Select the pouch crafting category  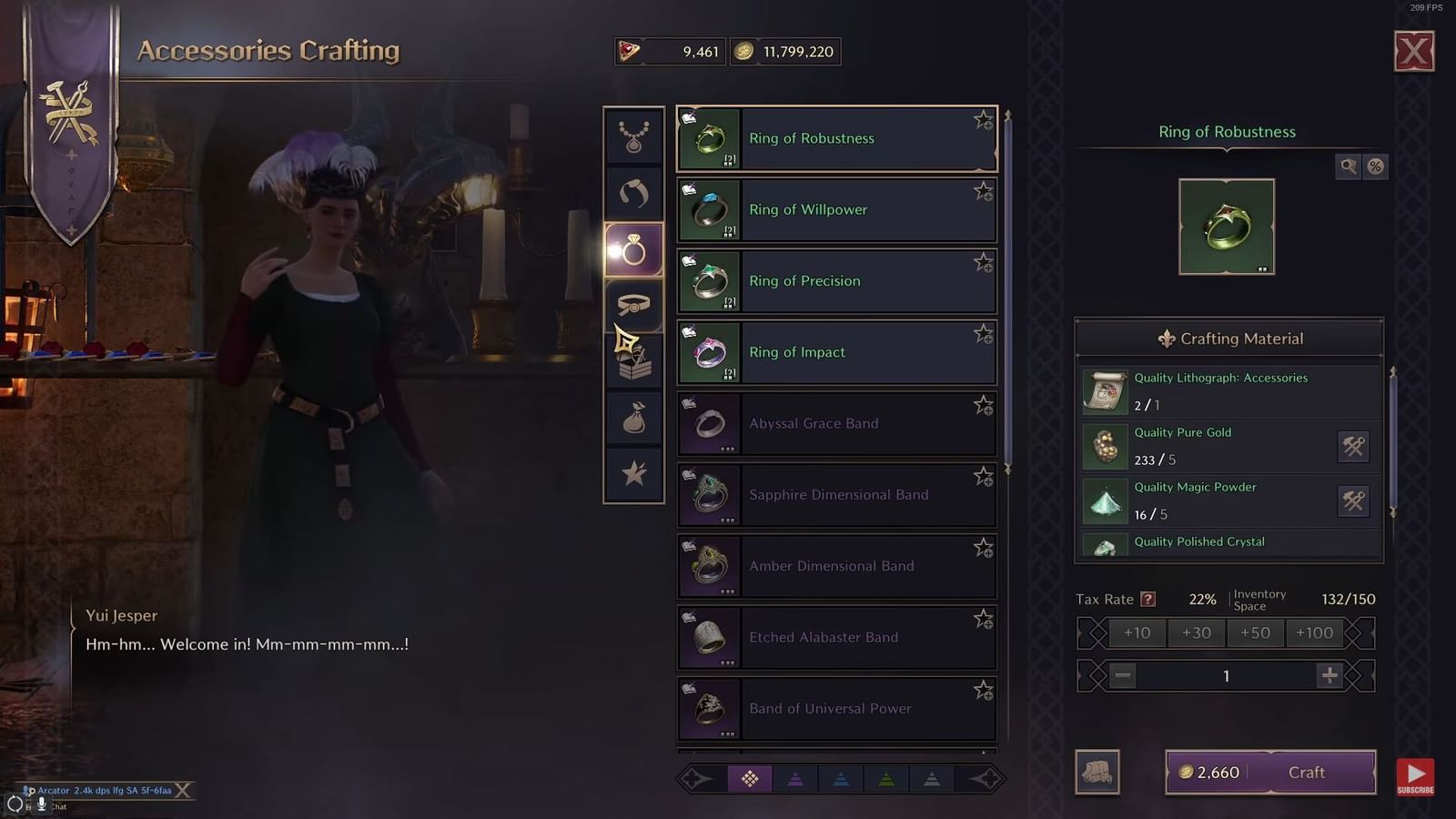pos(634,419)
